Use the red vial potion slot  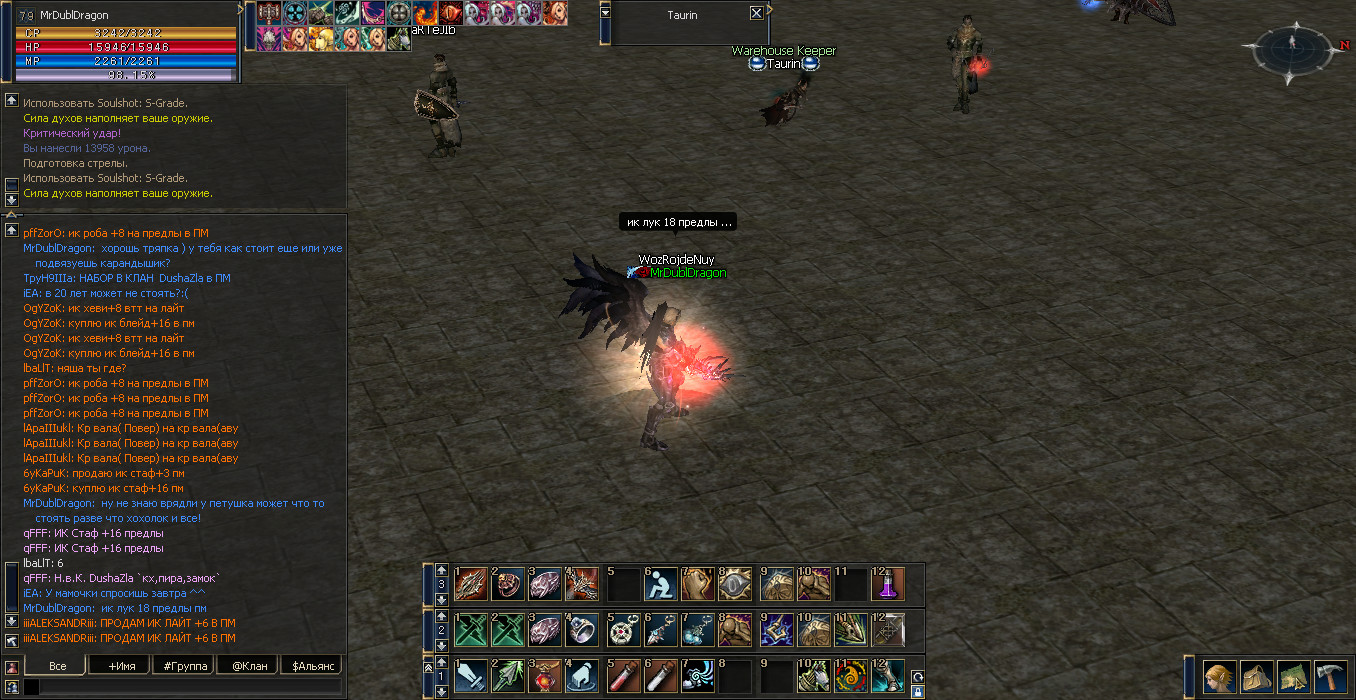pyautogui.click(x=623, y=676)
